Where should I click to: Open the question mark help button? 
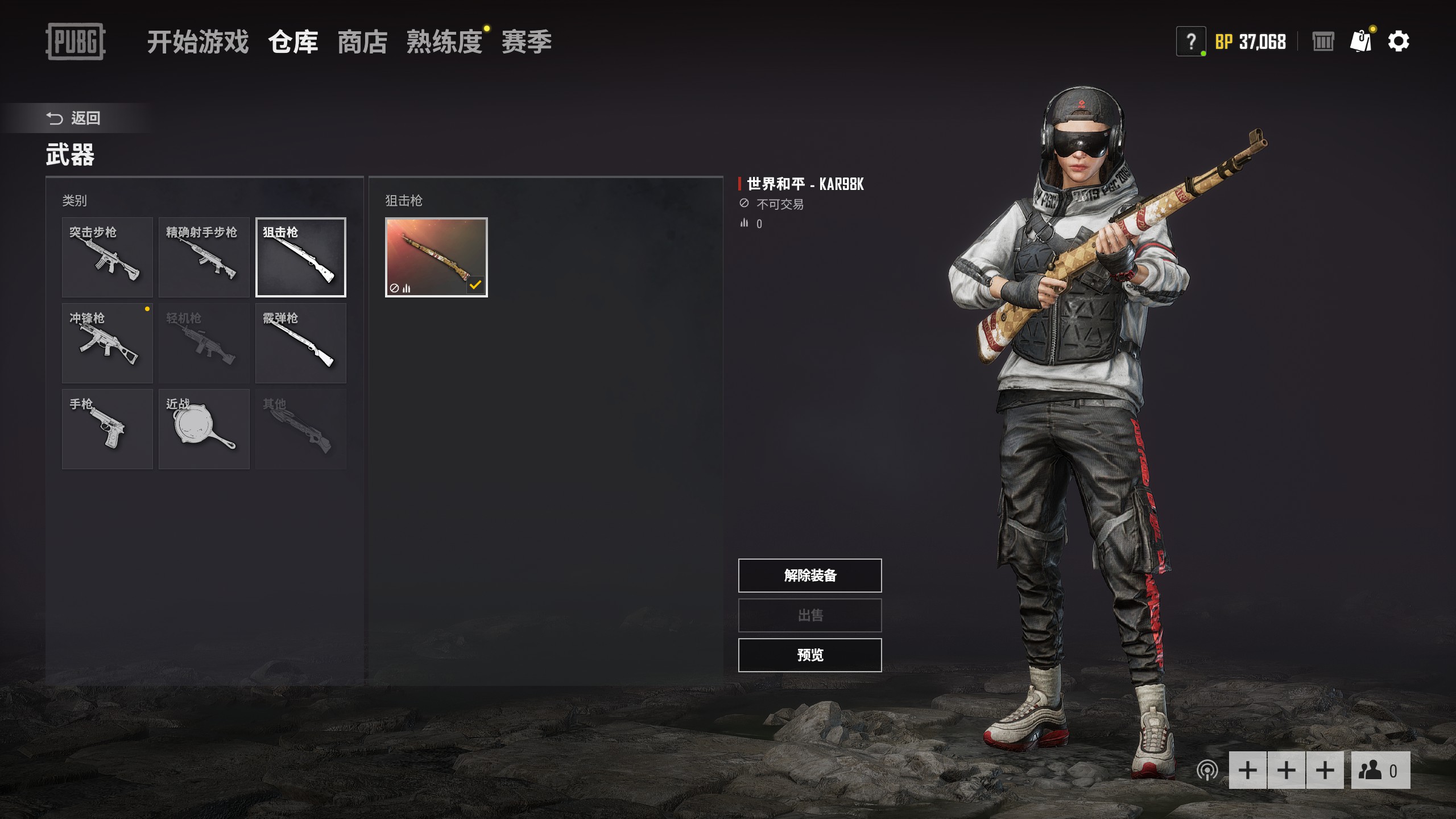coord(1190,42)
